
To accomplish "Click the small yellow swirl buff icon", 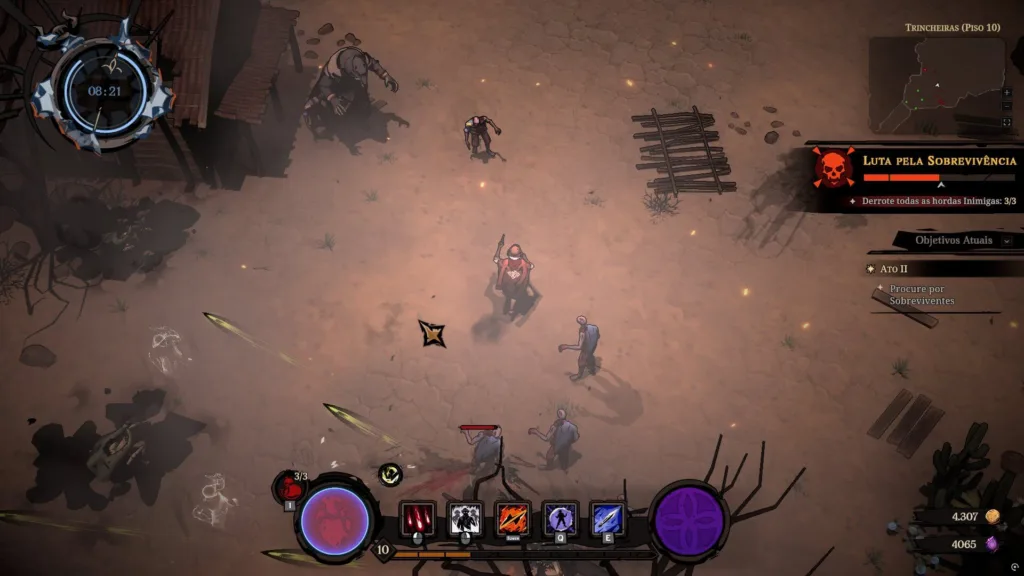I will click(x=390, y=476).
